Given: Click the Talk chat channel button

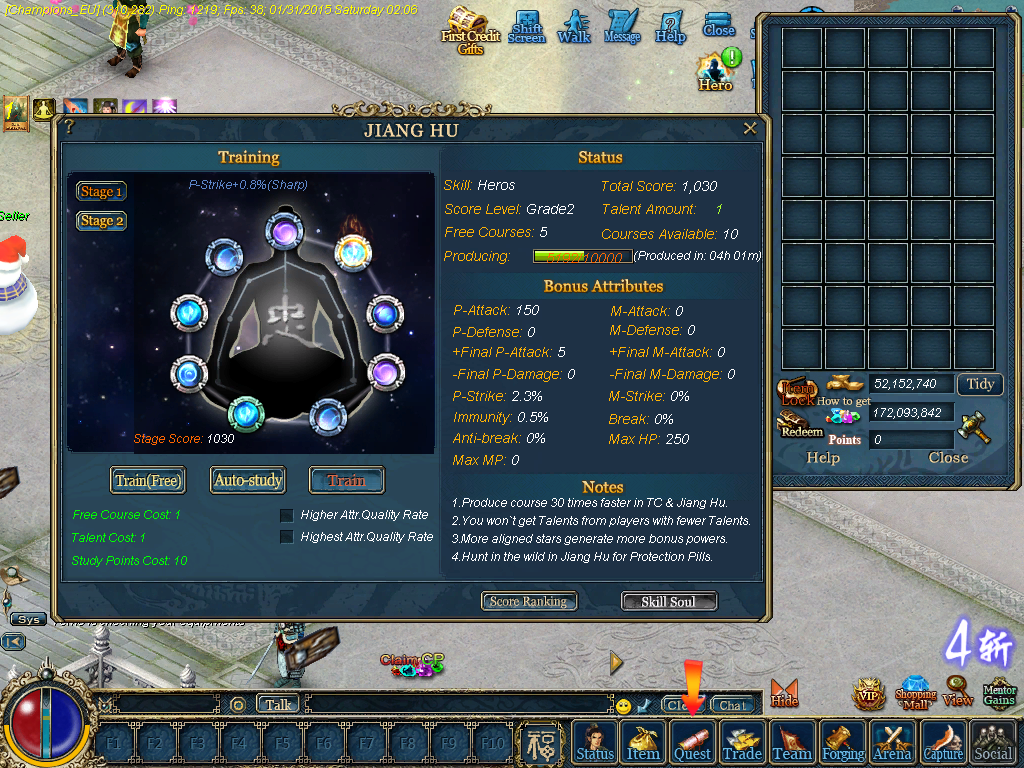Looking at the screenshot, I should 278,704.
